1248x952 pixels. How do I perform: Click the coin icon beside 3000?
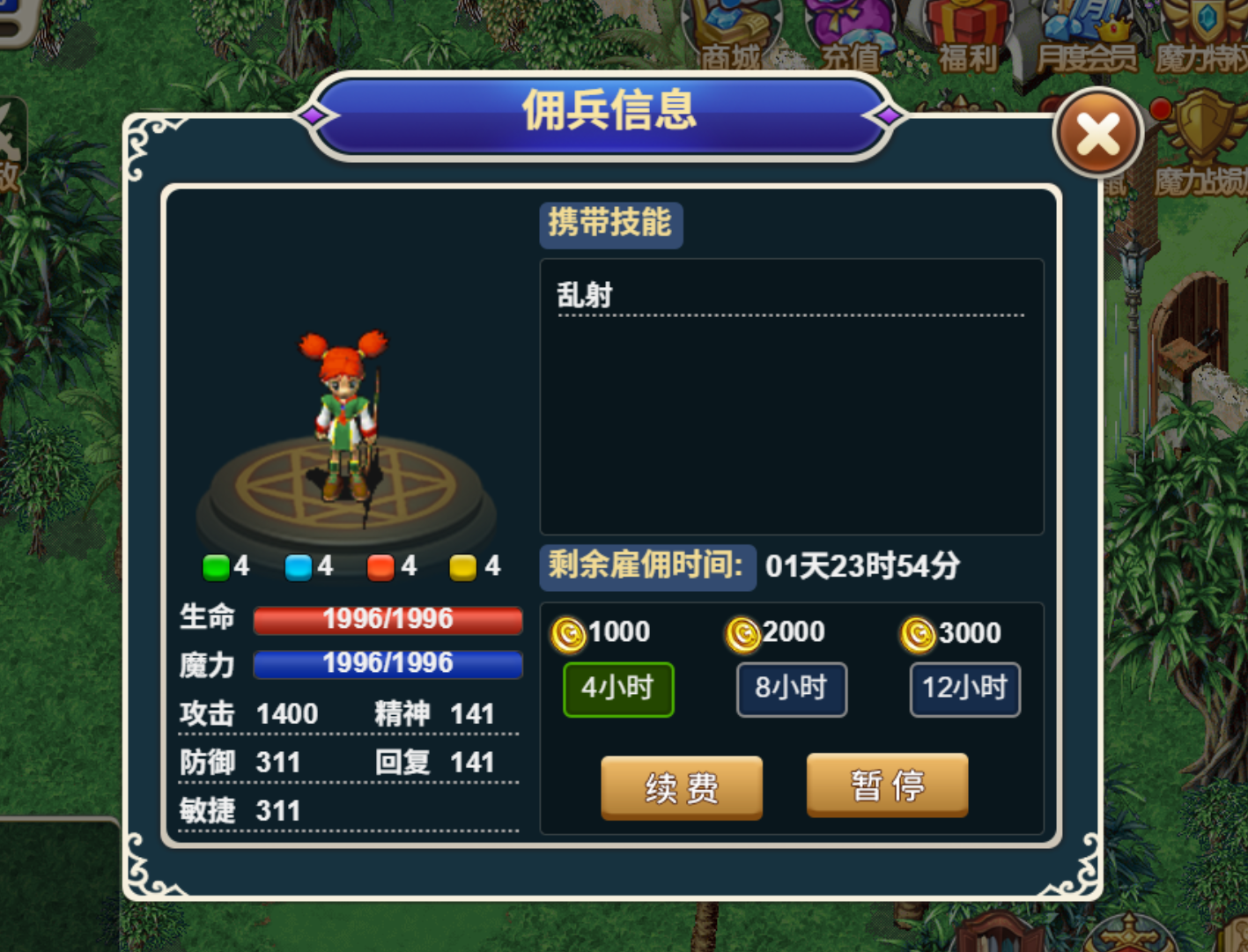click(x=919, y=632)
